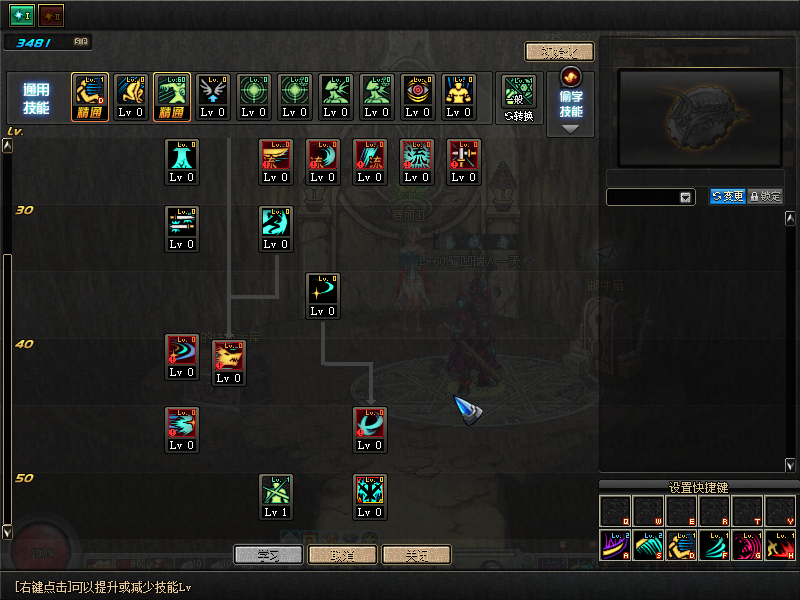Switch to the first skill page tab

pos(22,15)
